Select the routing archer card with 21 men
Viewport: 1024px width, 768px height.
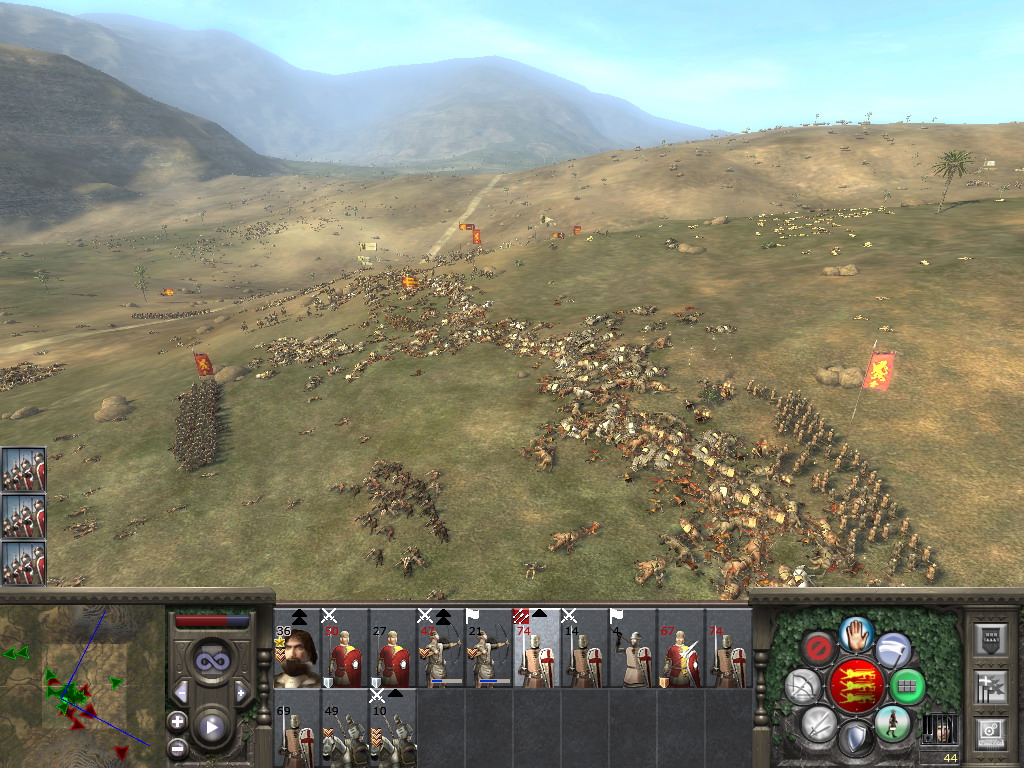[x=489, y=651]
